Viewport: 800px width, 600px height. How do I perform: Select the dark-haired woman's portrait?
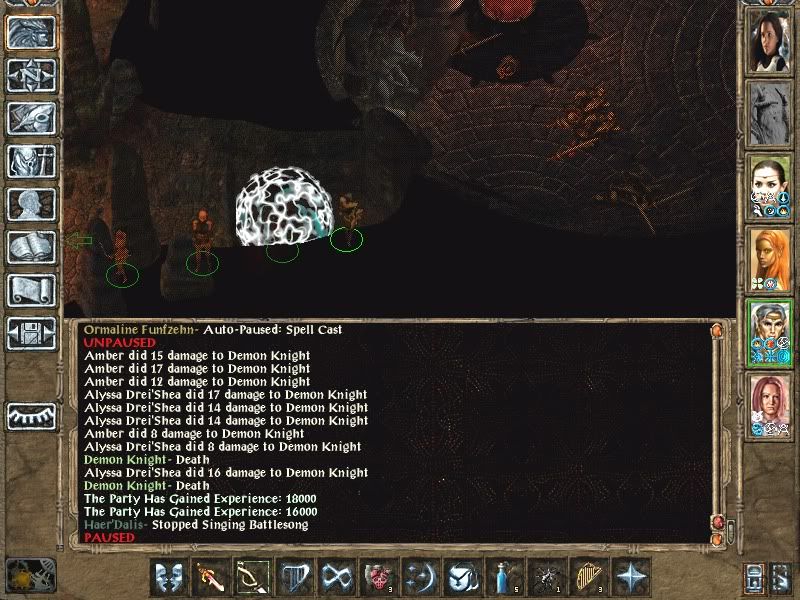click(771, 40)
